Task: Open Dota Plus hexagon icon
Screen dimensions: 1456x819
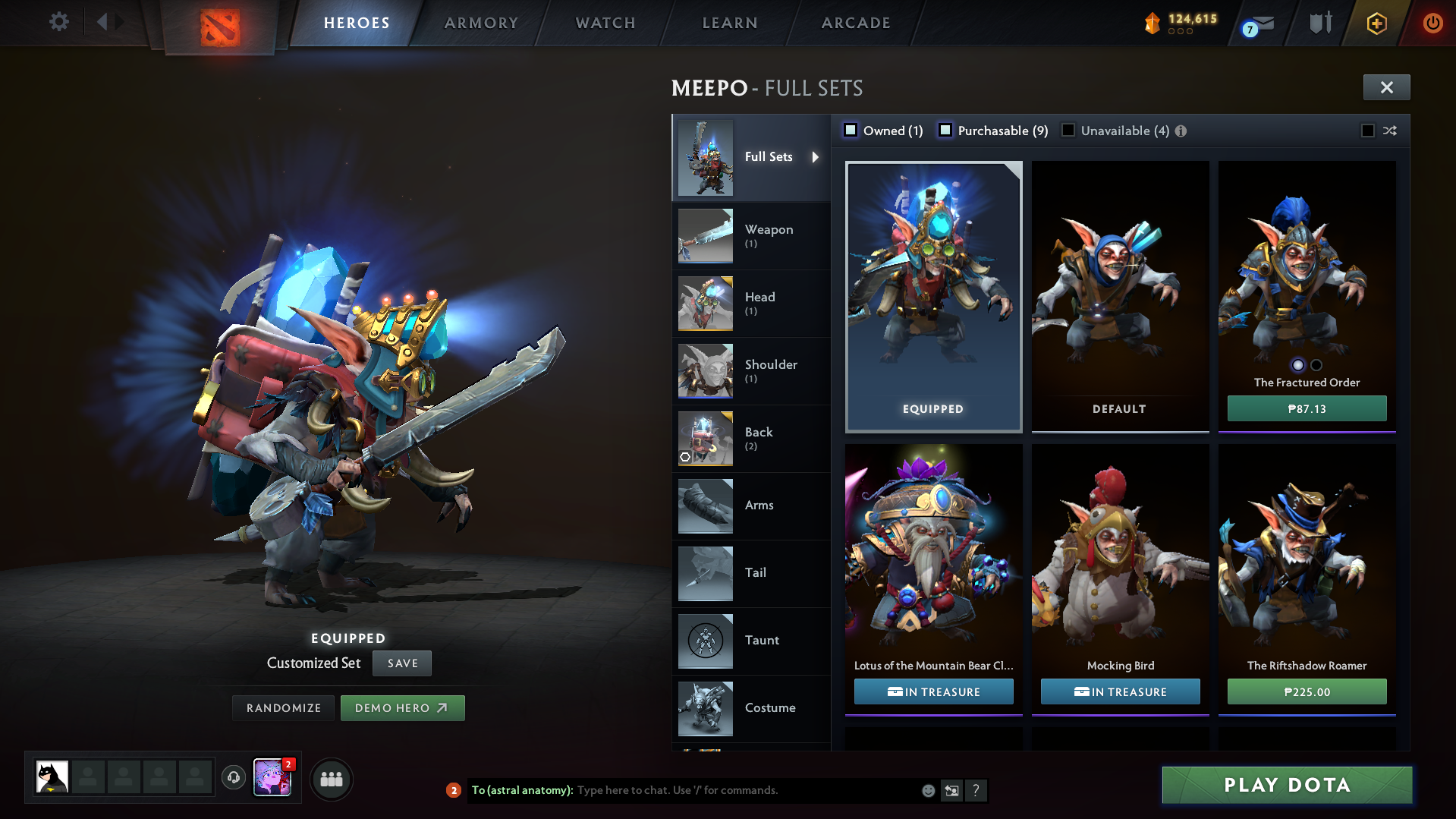Action: (x=1377, y=23)
